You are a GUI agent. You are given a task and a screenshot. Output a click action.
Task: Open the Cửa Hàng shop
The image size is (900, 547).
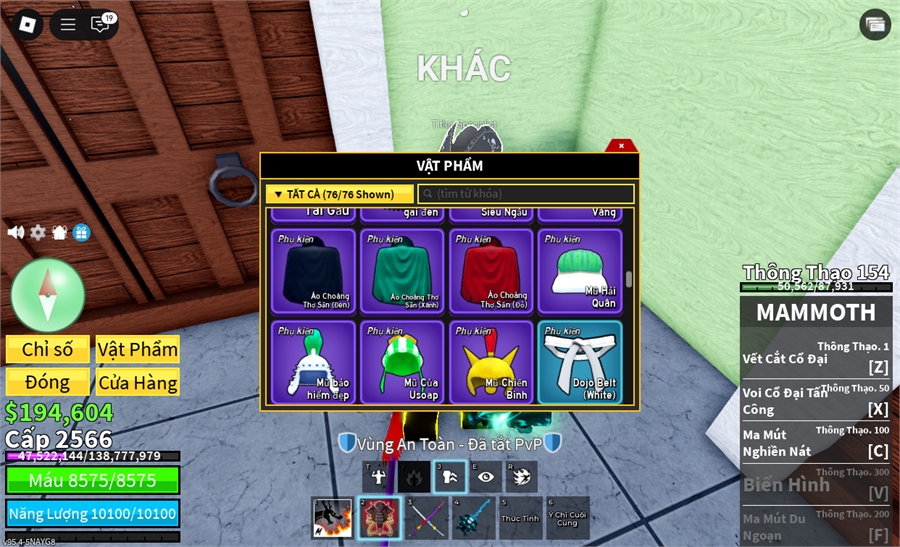[x=138, y=382]
